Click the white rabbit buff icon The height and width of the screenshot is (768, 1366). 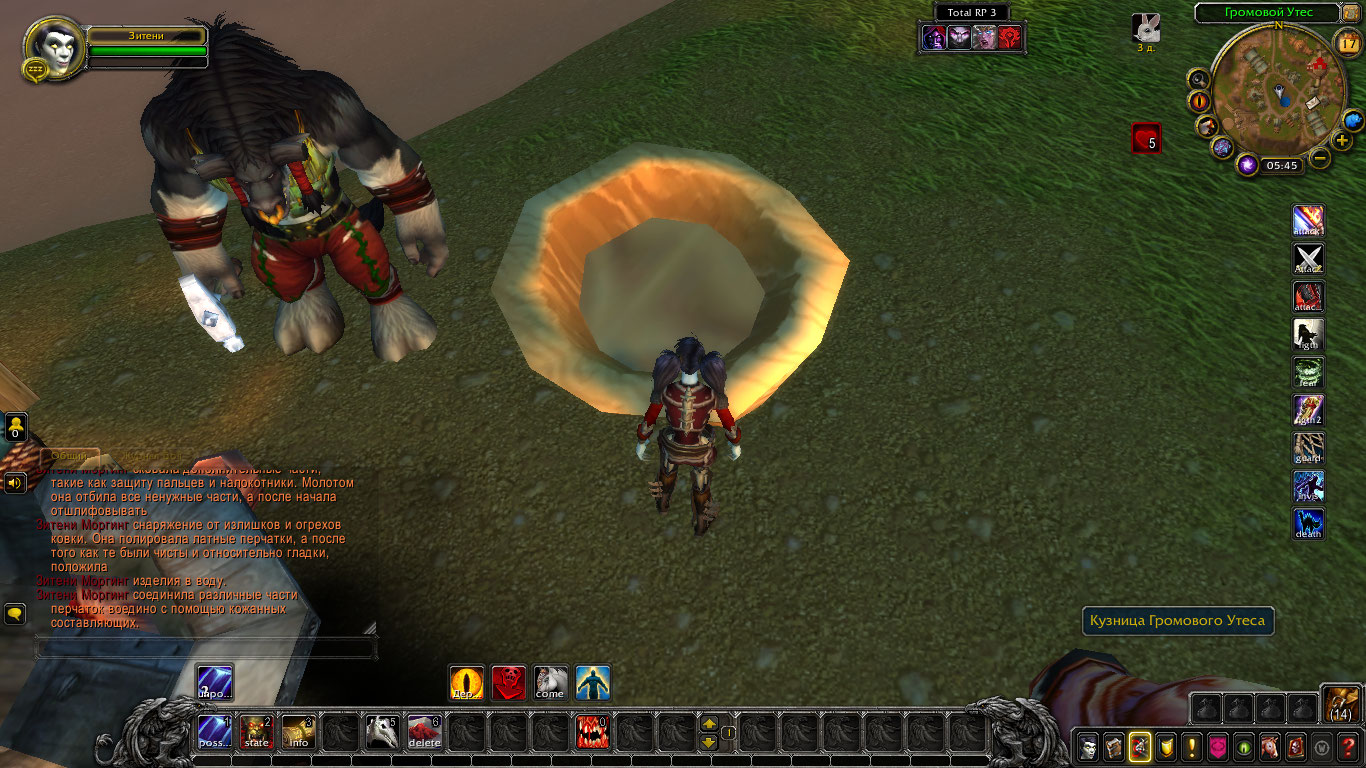tap(1145, 27)
